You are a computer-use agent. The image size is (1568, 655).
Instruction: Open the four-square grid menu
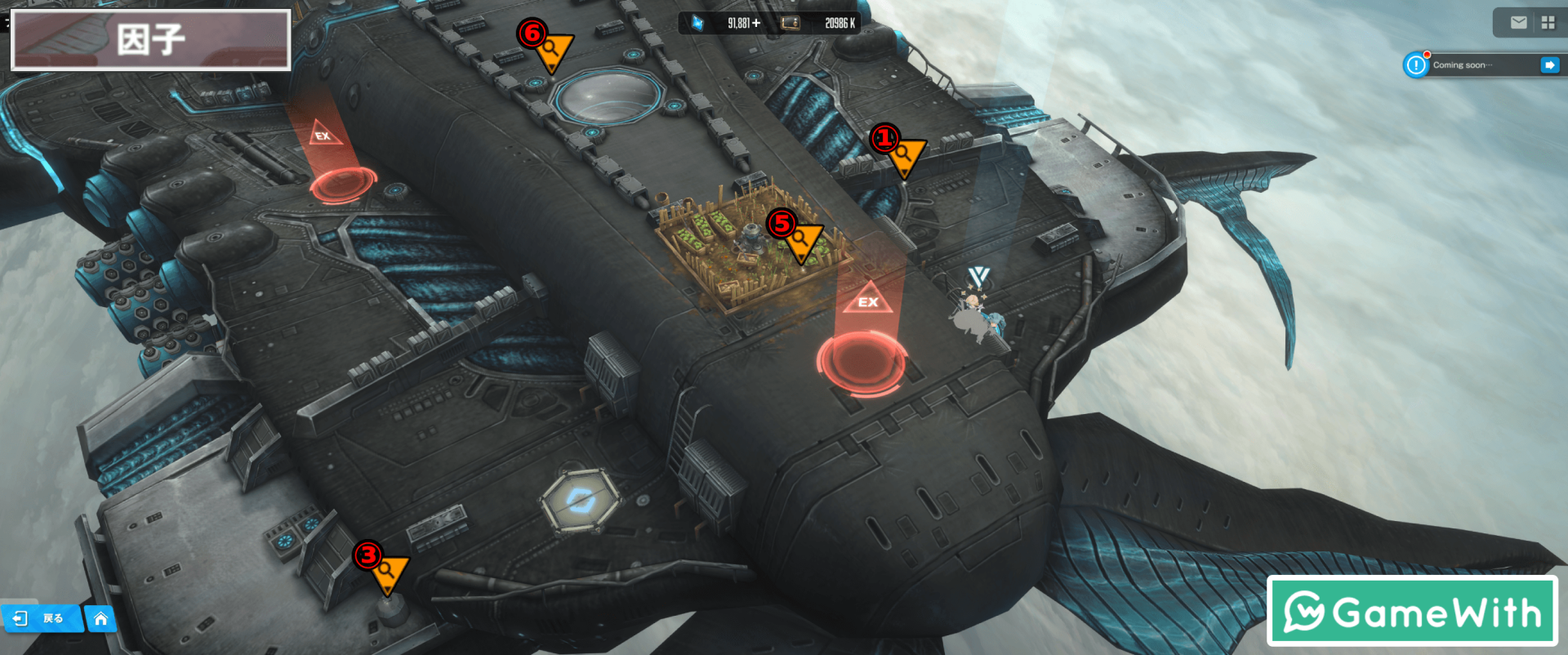coord(1548,23)
